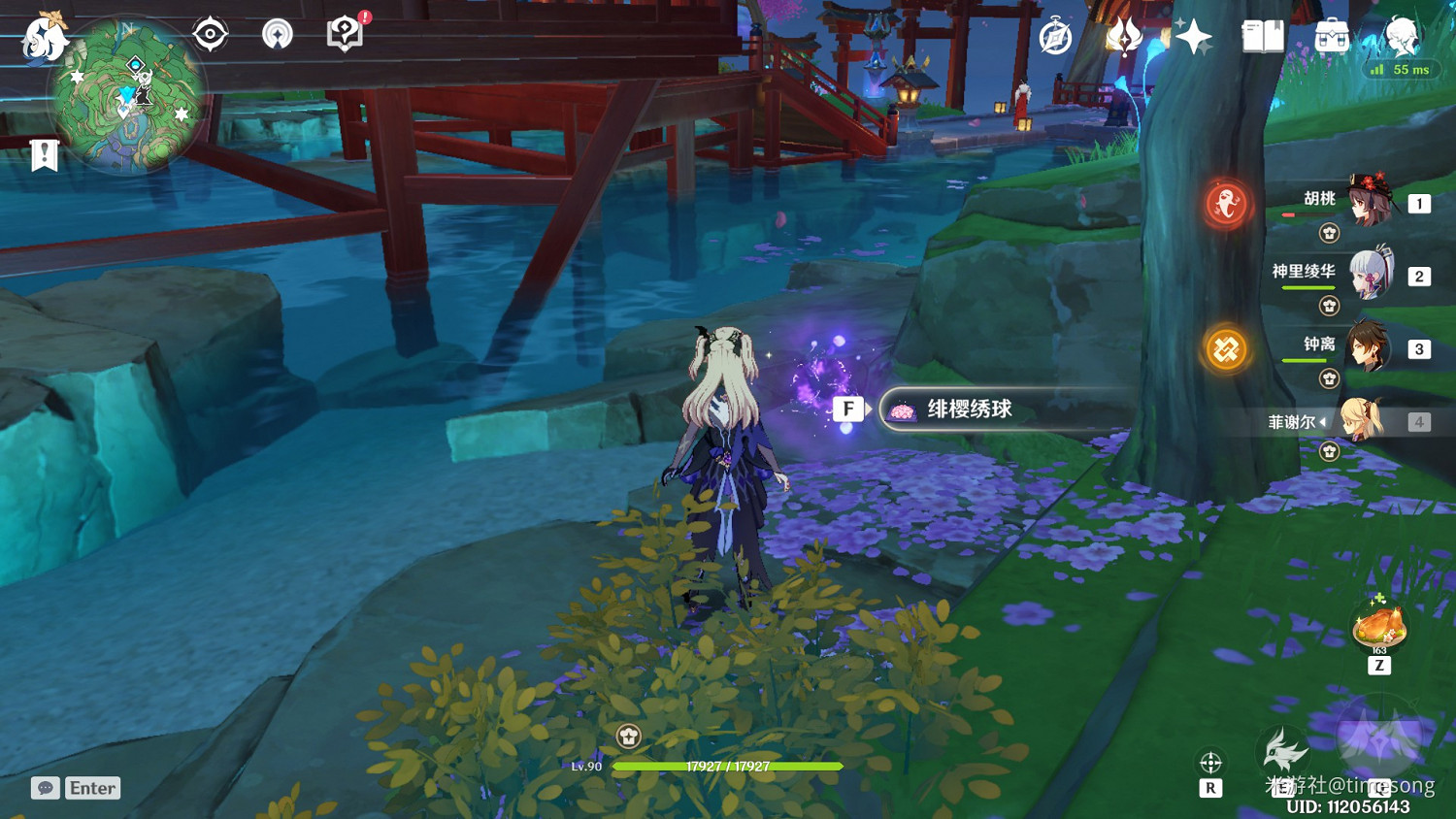Open the Events overview star icon
Screen dimensions: 1456x819
click(x=1192, y=36)
